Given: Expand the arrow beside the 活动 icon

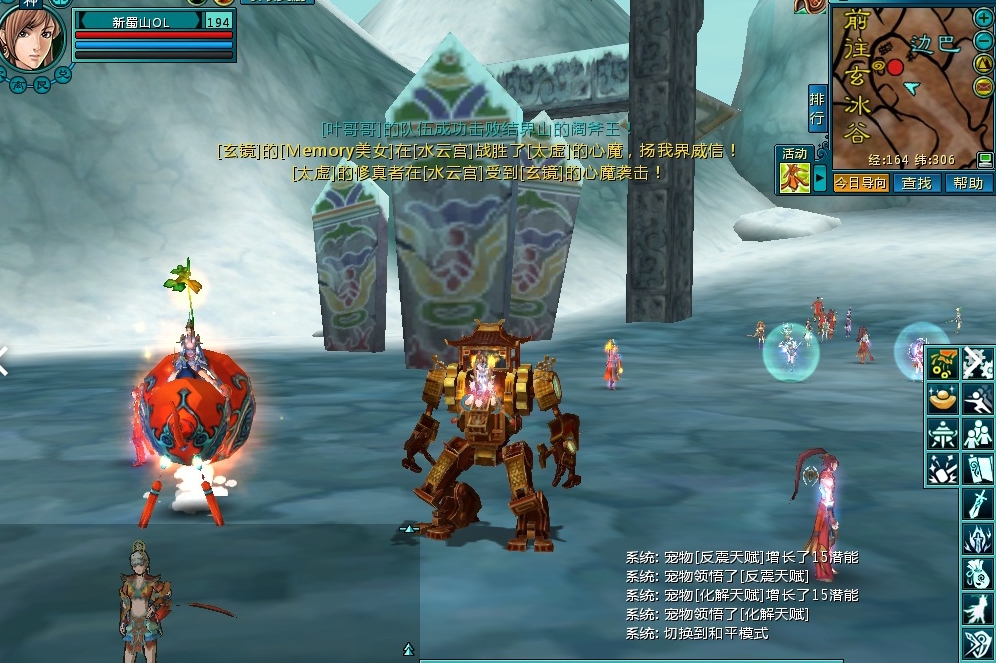Looking at the screenshot, I should (820, 180).
